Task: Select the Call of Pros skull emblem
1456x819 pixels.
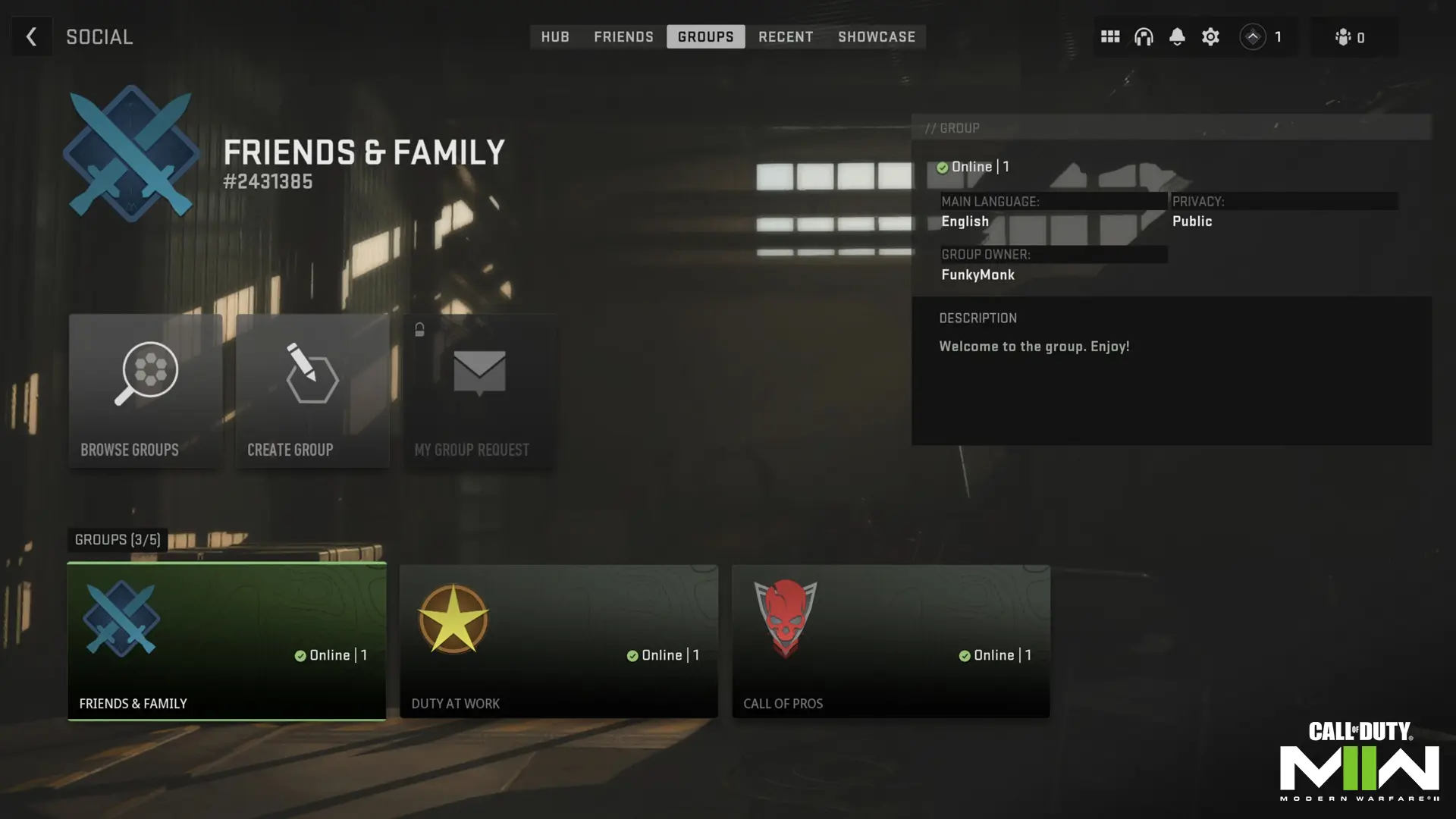Action: point(785,617)
